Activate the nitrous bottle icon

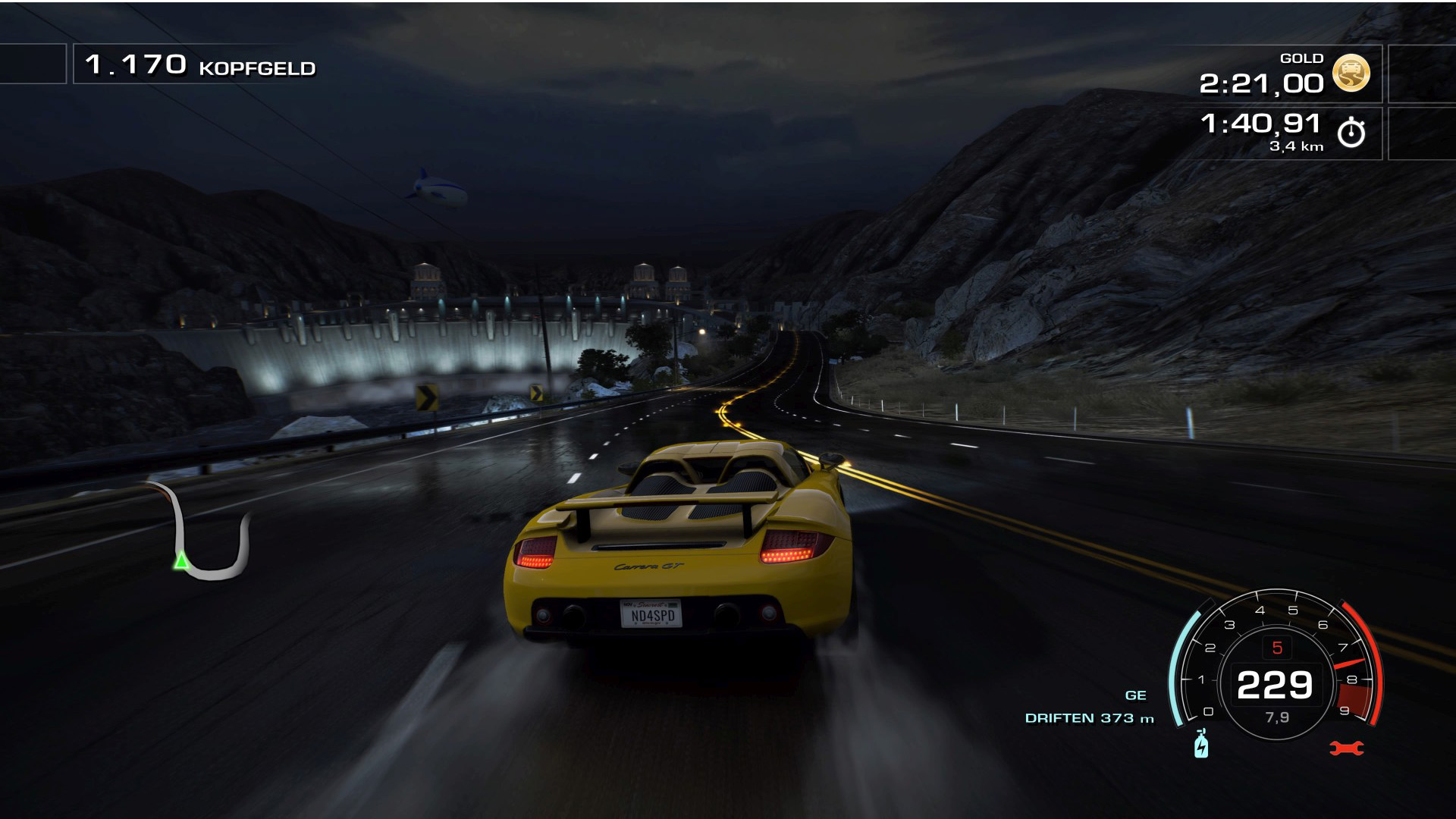[x=1201, y=744]
